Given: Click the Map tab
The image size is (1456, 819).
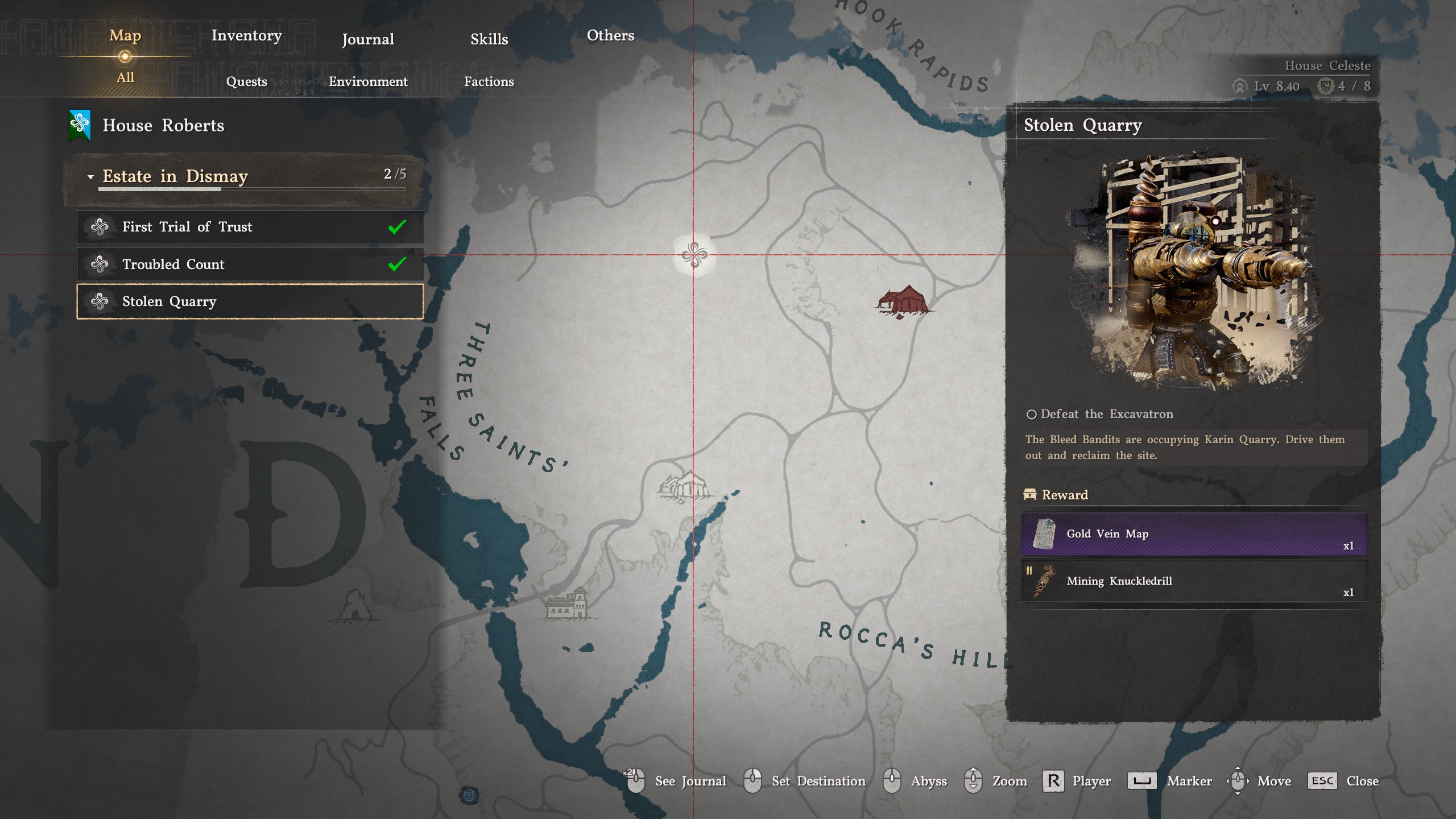Looking at the screenshot, I should [125, 36].
